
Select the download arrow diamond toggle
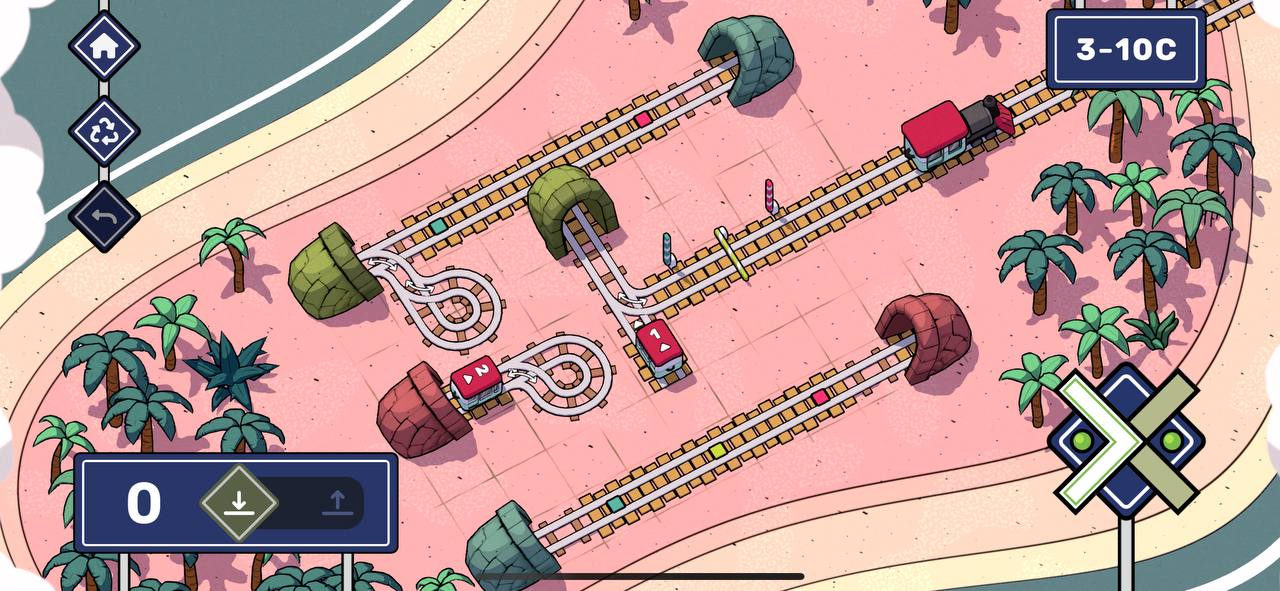(238, 503)
